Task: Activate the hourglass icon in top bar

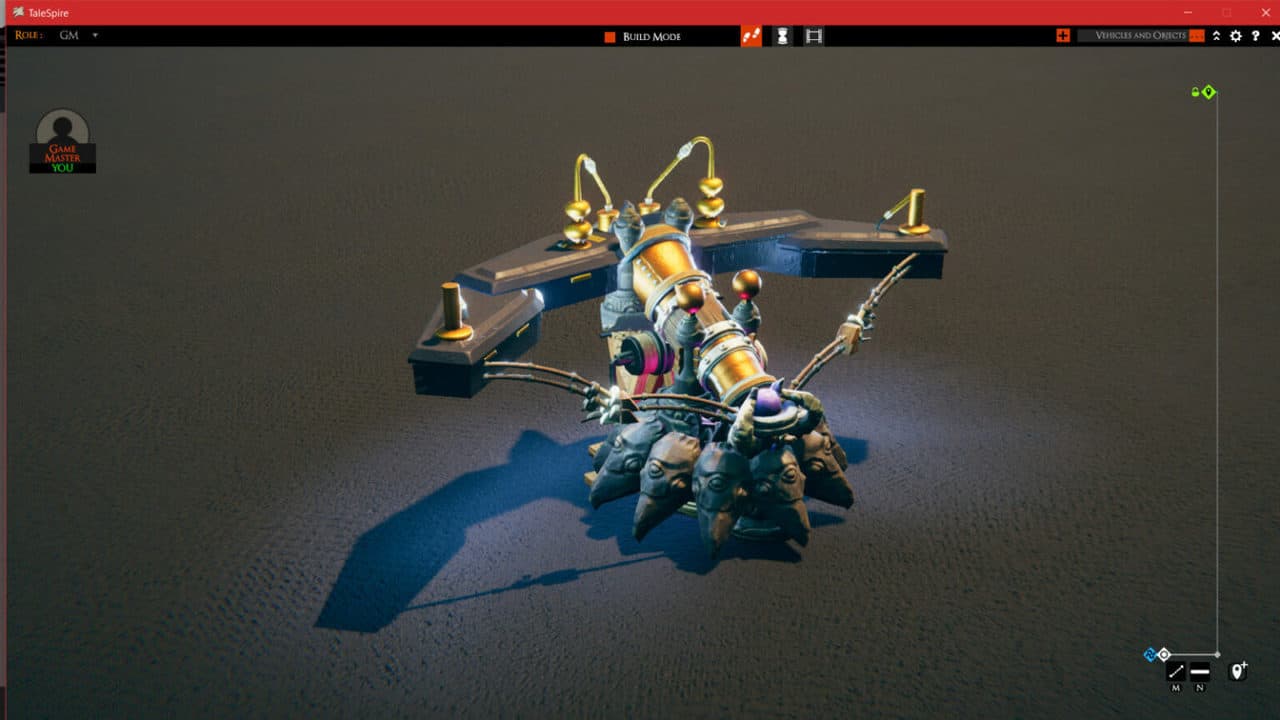Action: 782,36
